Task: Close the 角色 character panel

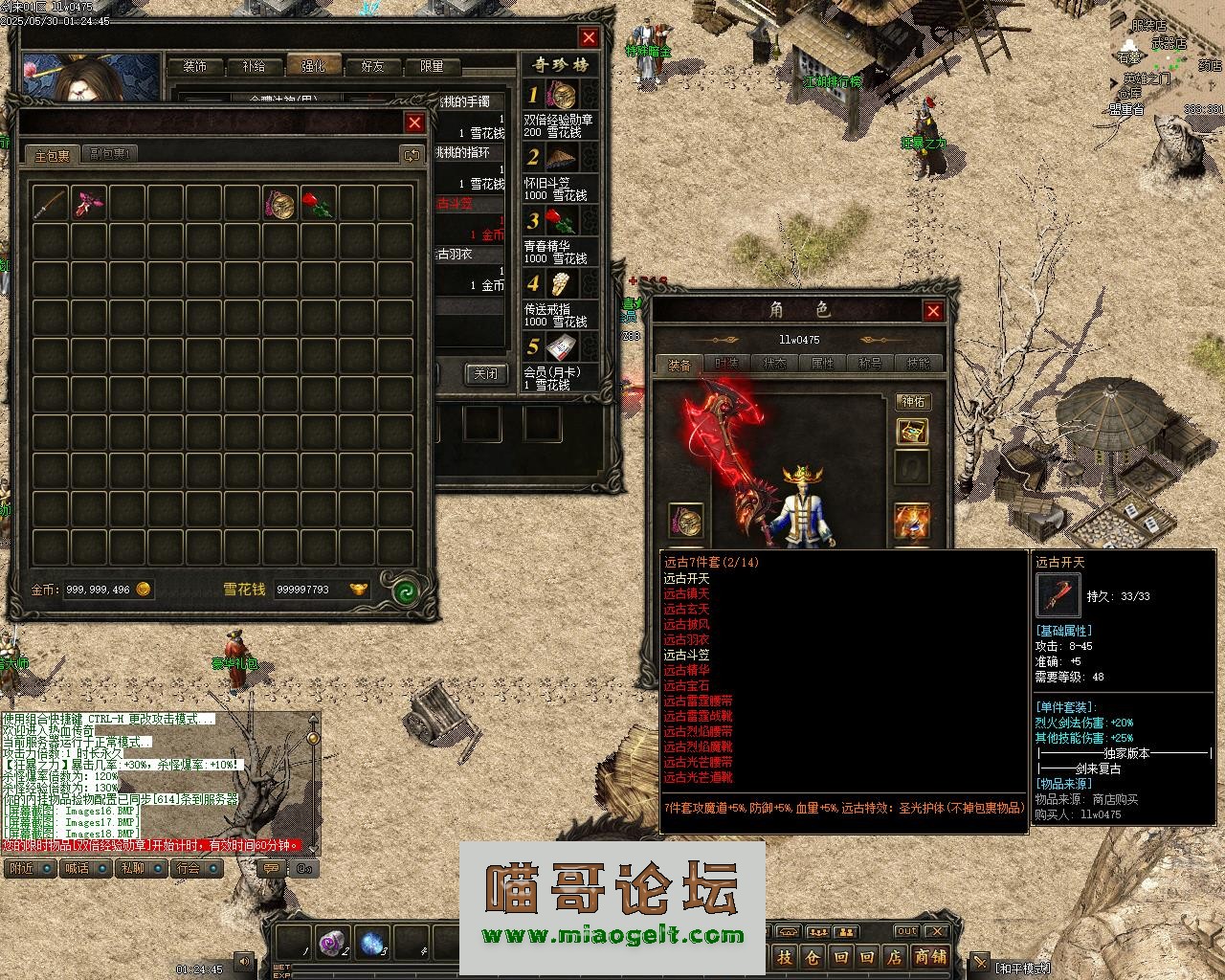Action: 933,310
